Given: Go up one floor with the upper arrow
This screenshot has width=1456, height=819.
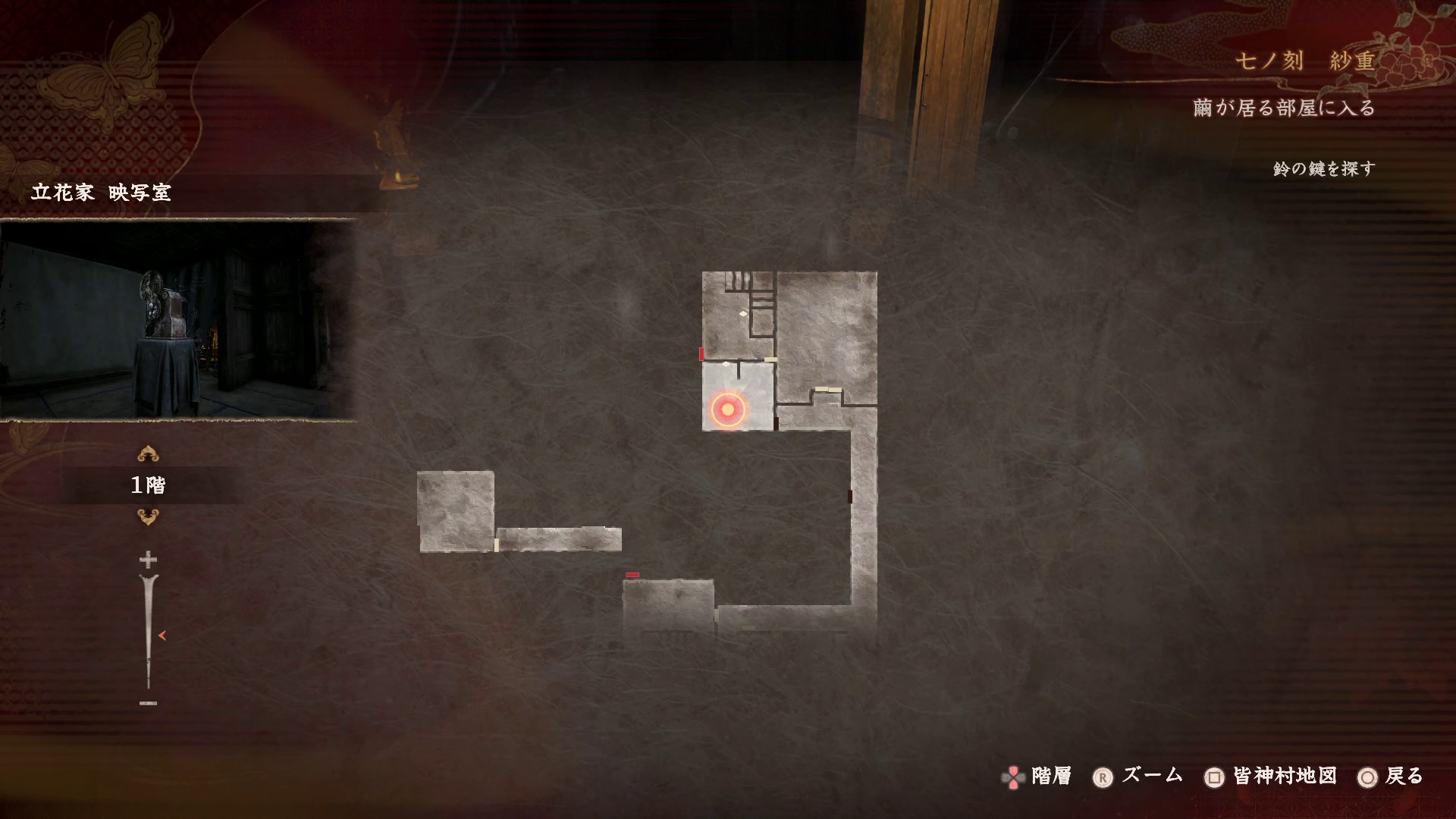Looking at the screenshot, I should coord(148,454).
